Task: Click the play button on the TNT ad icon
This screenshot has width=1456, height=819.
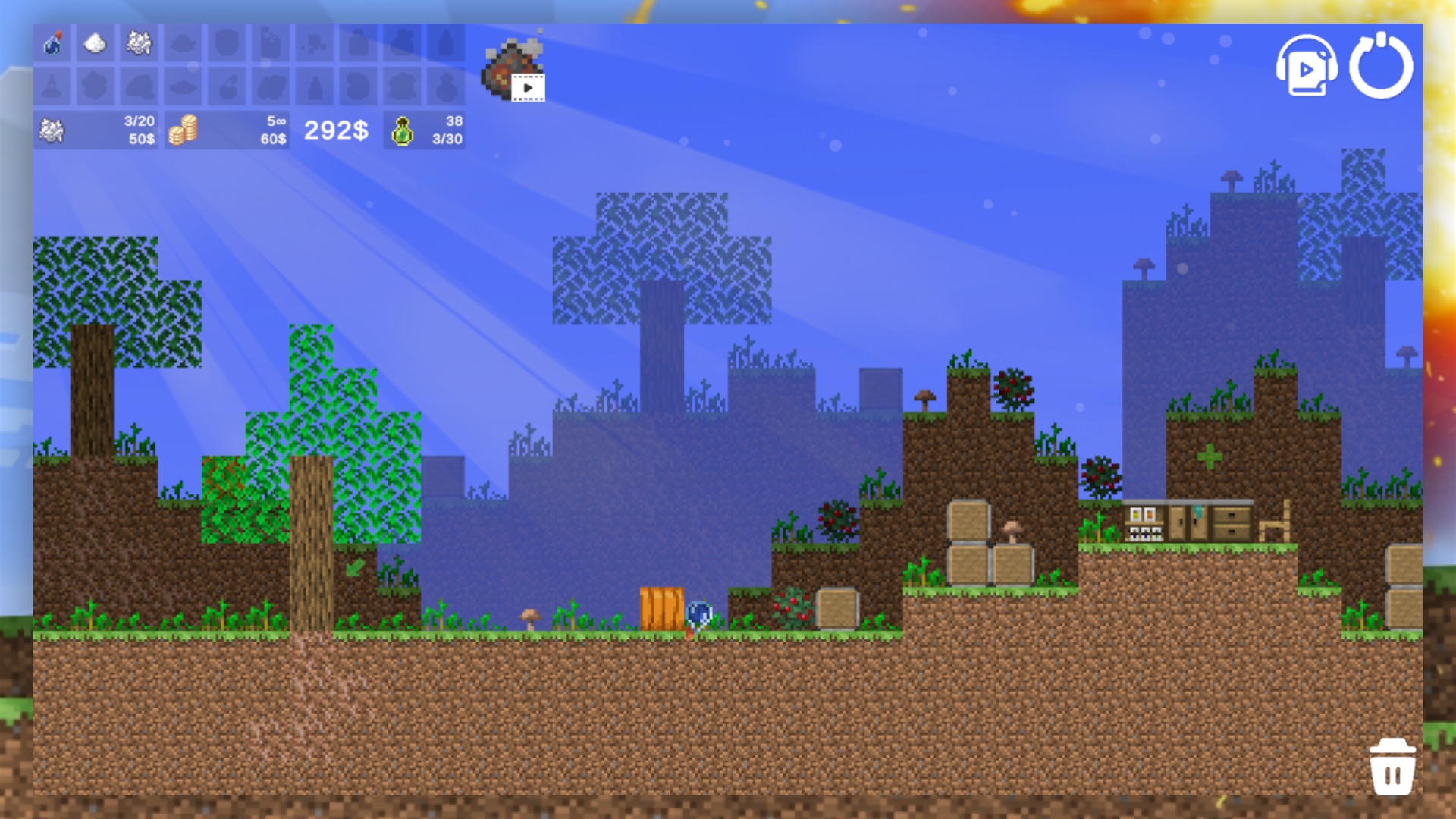Action: coord(528,86)
